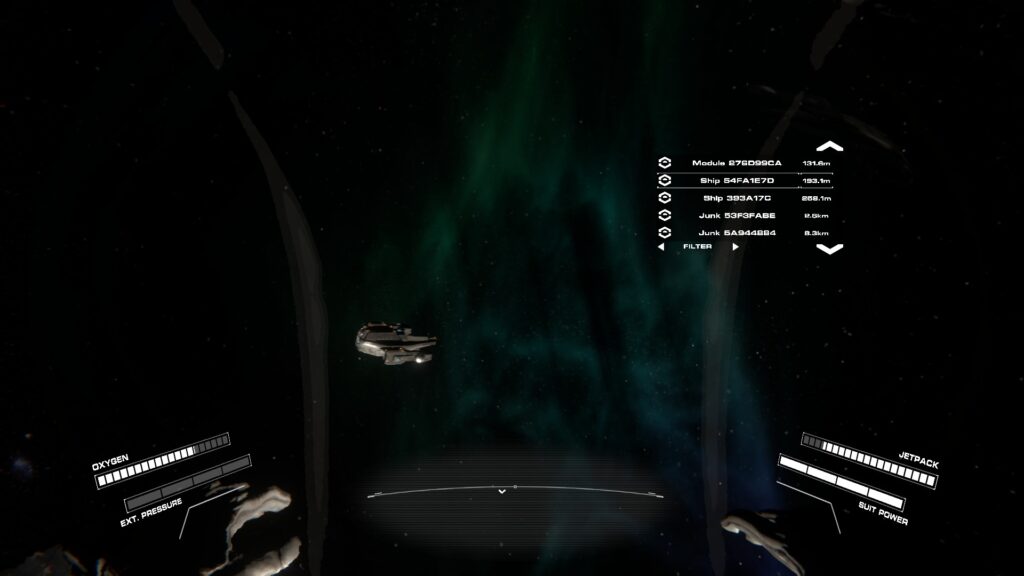This screenshot has height=576, width=1024.
Task: Choose the Junk 5A944884 entry
Action: [736, 232]
